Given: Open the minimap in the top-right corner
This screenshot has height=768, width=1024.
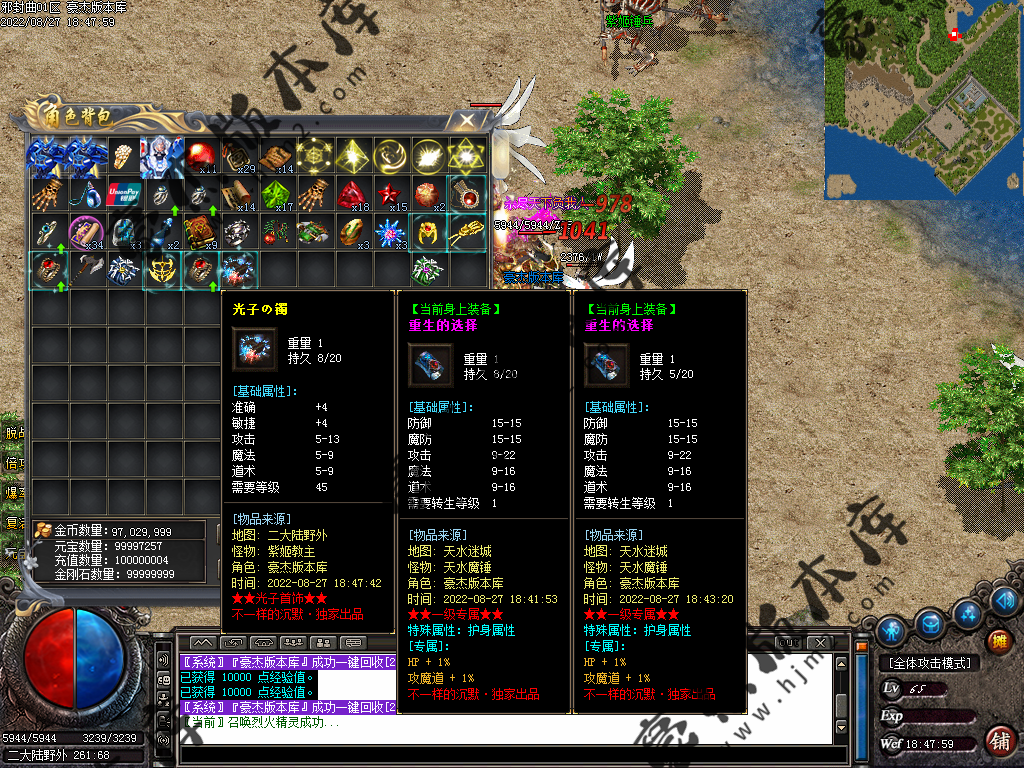Looking at the screenshot, I should pos(922,98).
